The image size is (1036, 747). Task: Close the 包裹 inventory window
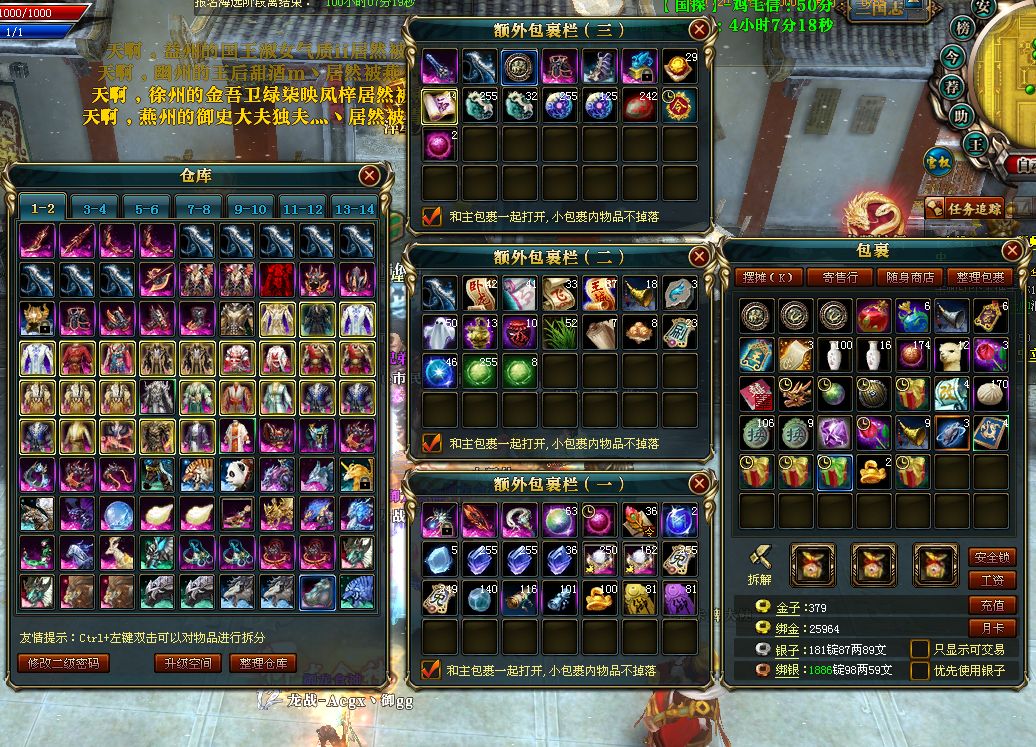(x=1012, y=249)
